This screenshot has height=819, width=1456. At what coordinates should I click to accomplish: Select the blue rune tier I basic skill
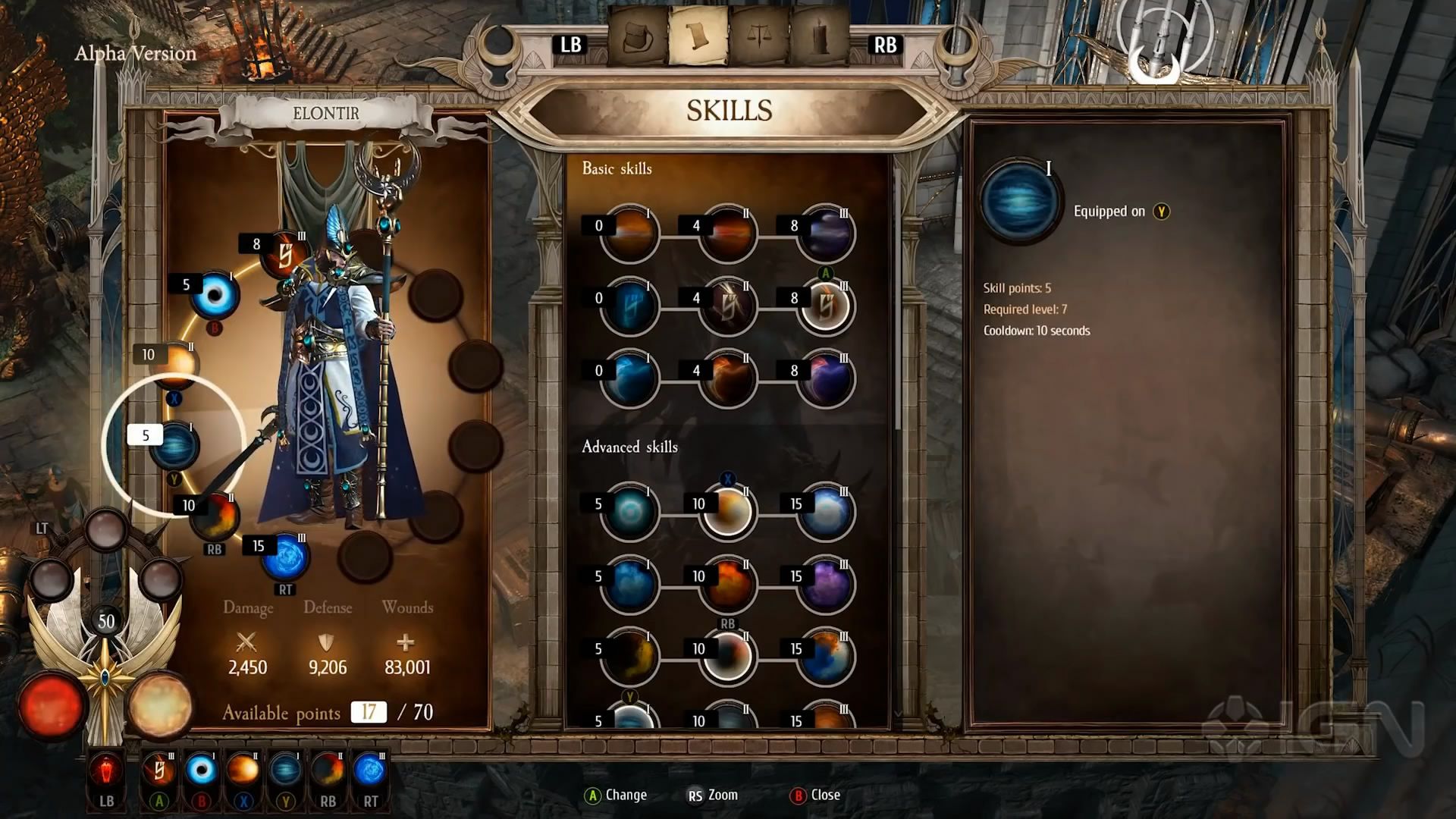(629, 306)
